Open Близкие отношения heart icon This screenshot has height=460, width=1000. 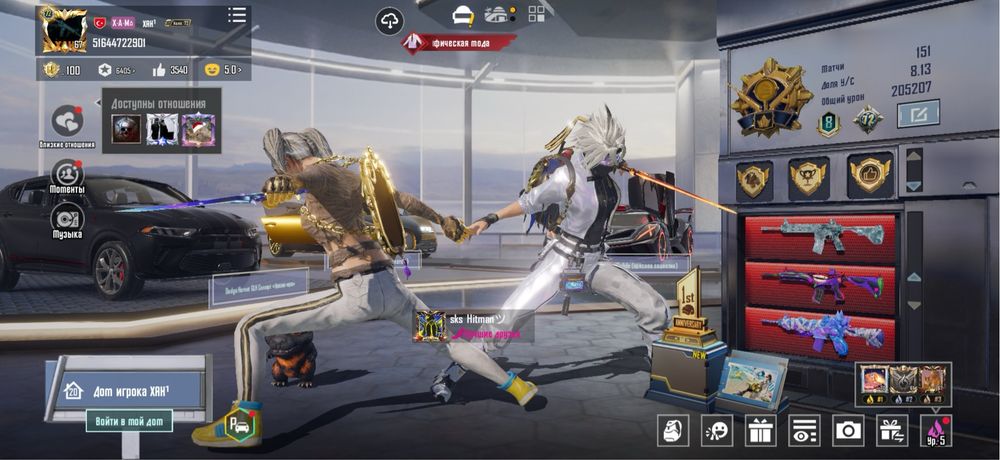(67, 121)
